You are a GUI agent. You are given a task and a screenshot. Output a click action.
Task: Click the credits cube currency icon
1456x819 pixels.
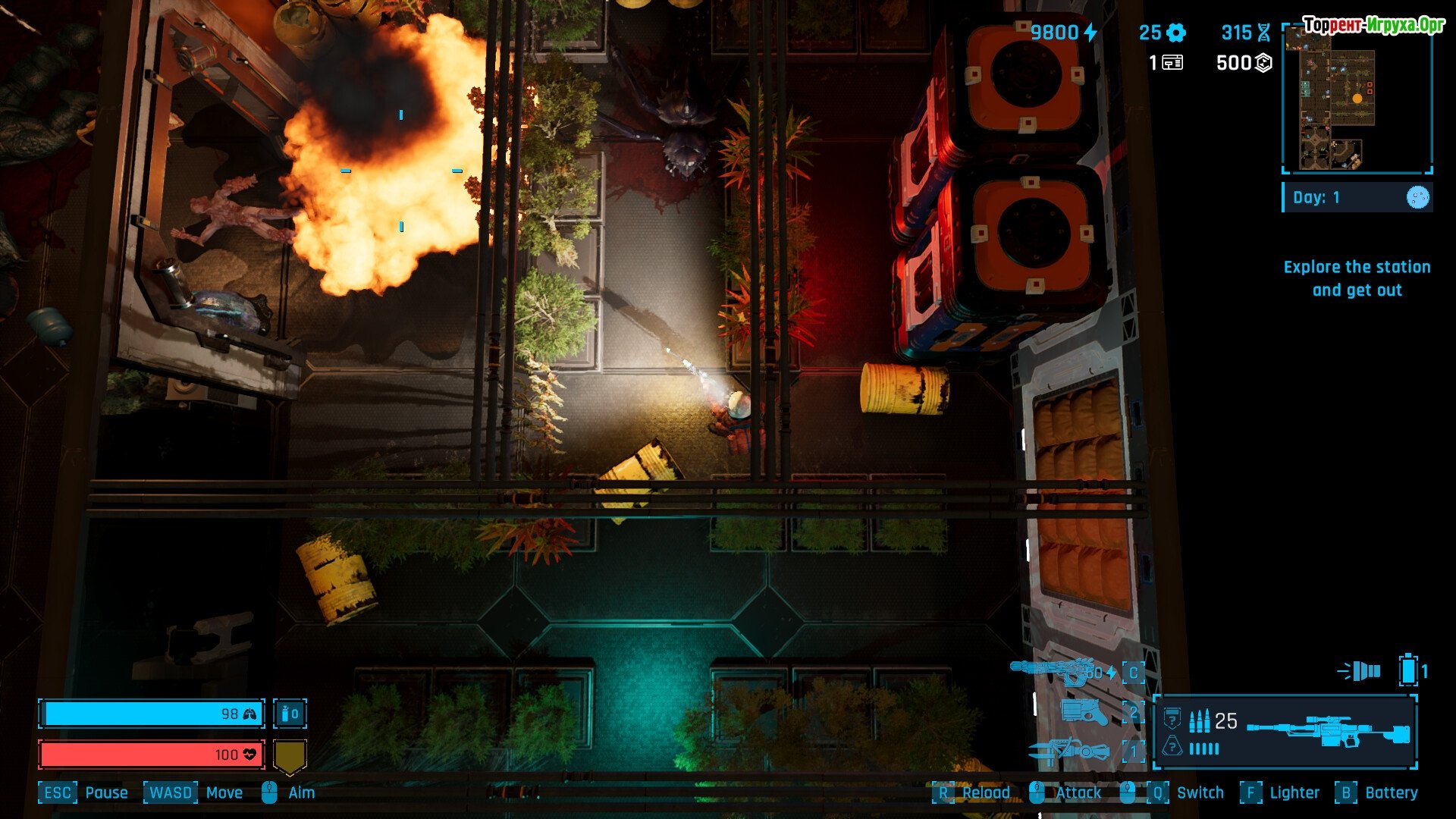pyautogui.click(x=1263, y=63)
